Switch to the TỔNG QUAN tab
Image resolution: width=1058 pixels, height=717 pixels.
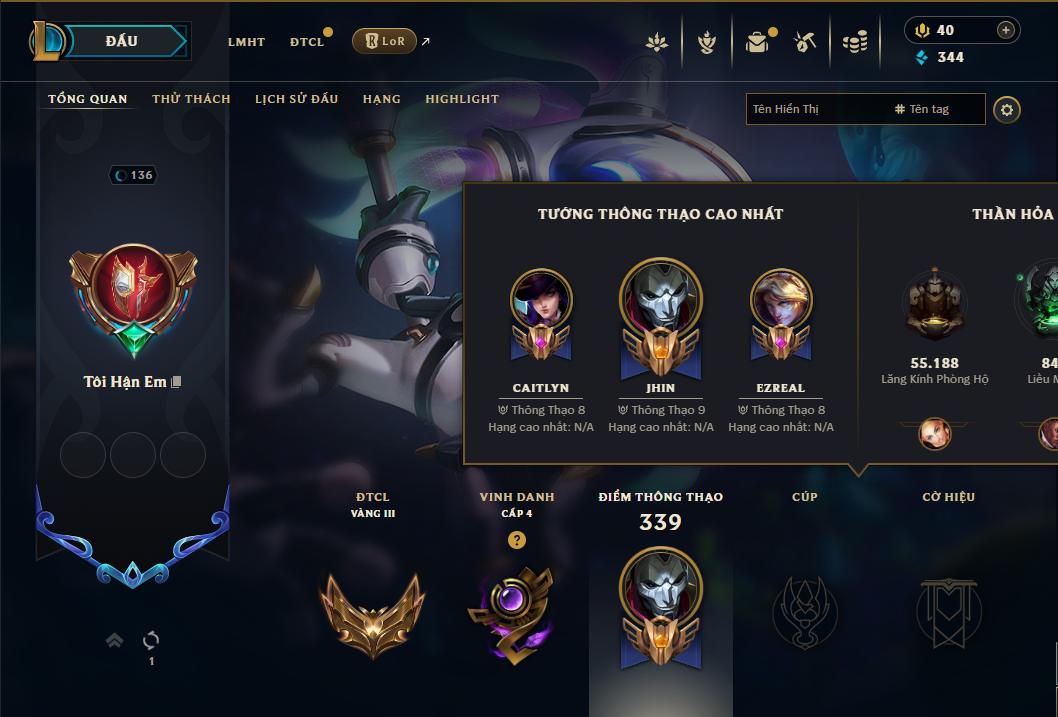88,99
